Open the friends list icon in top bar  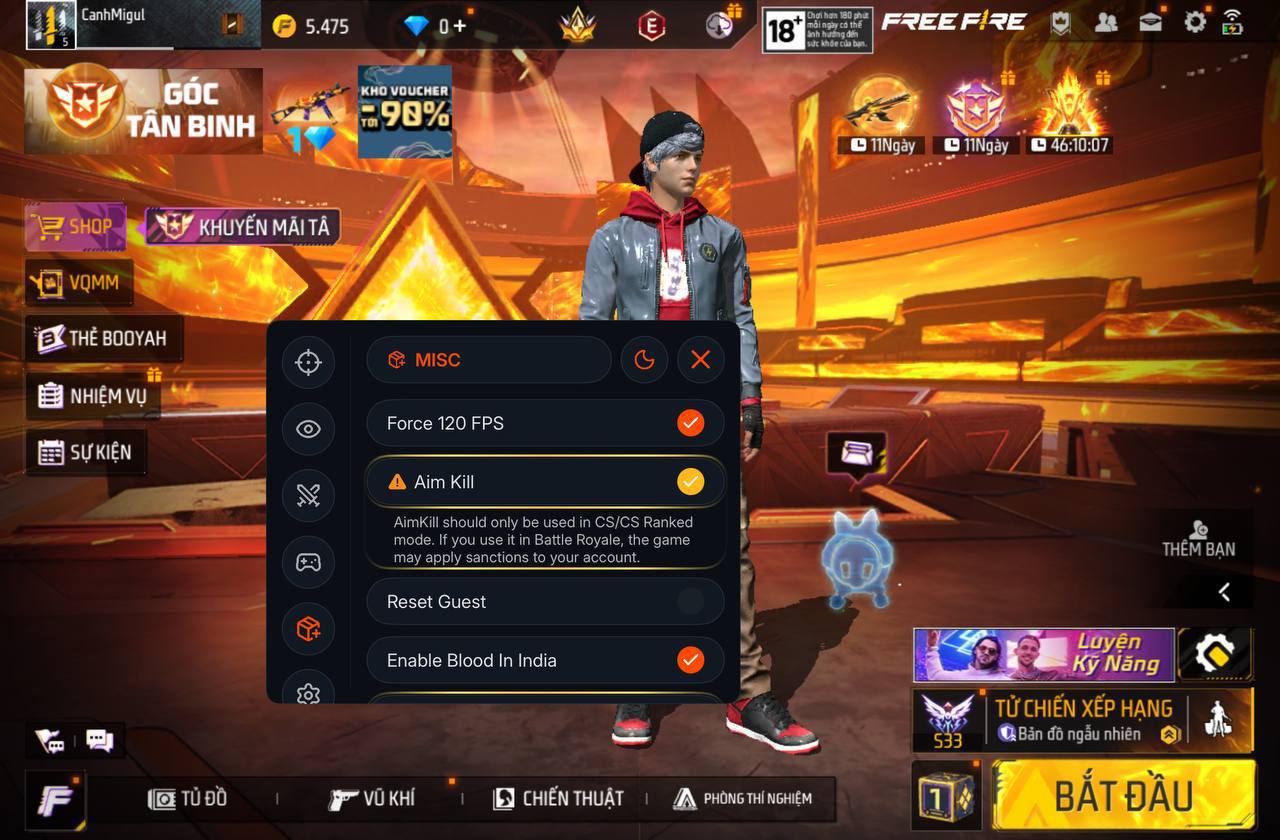click(1106, 20)
